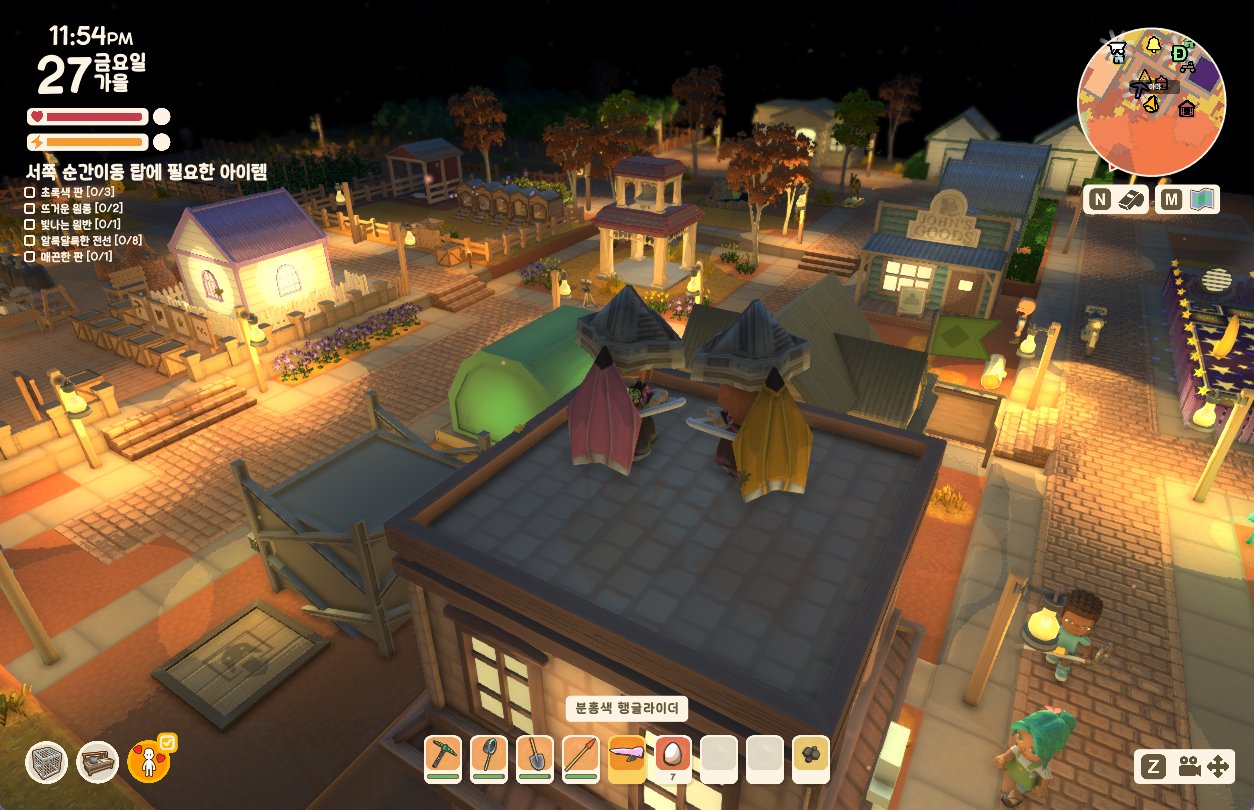The height and width of the screenshot is (810, 1254).
Task: Open the character with hearts icon
Action: pyautogui.click(x=149, y=762)
